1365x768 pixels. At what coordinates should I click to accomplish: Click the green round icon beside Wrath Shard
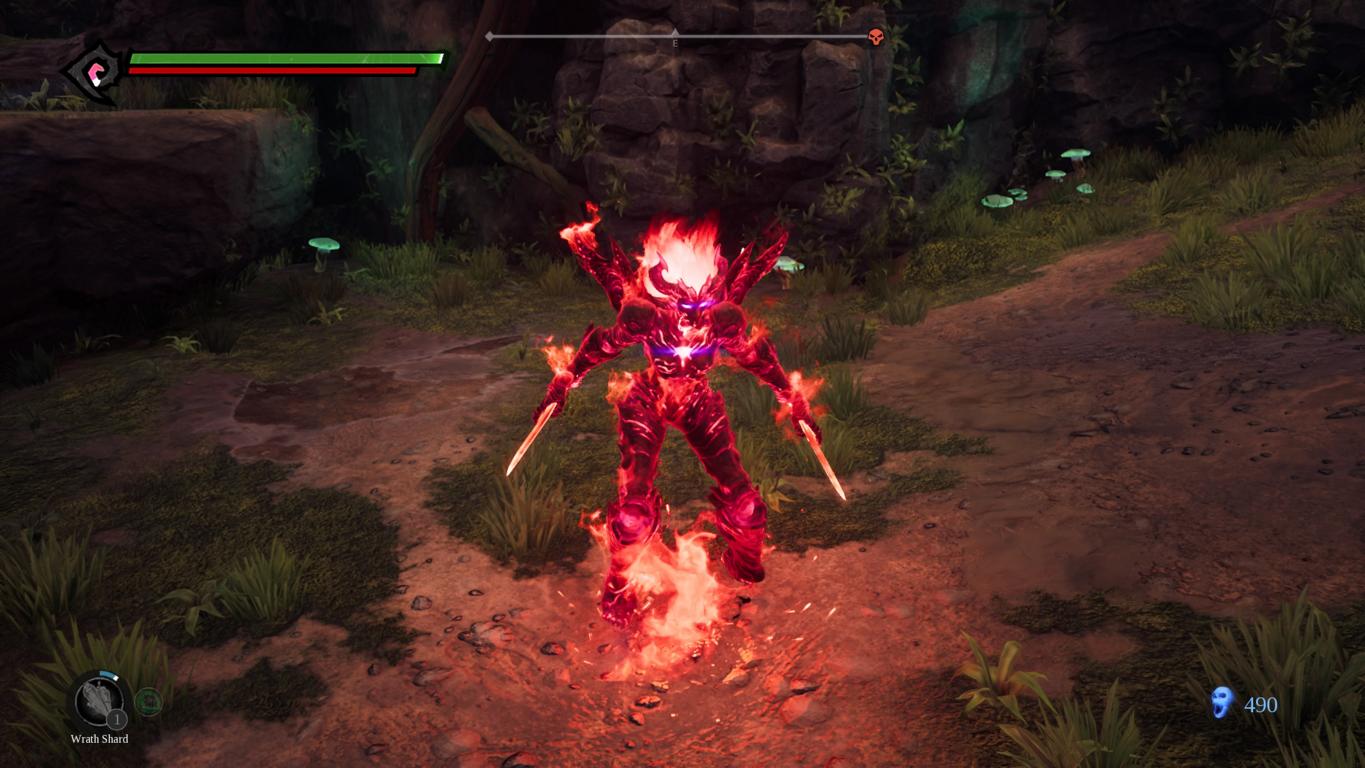tap(148, 701)
